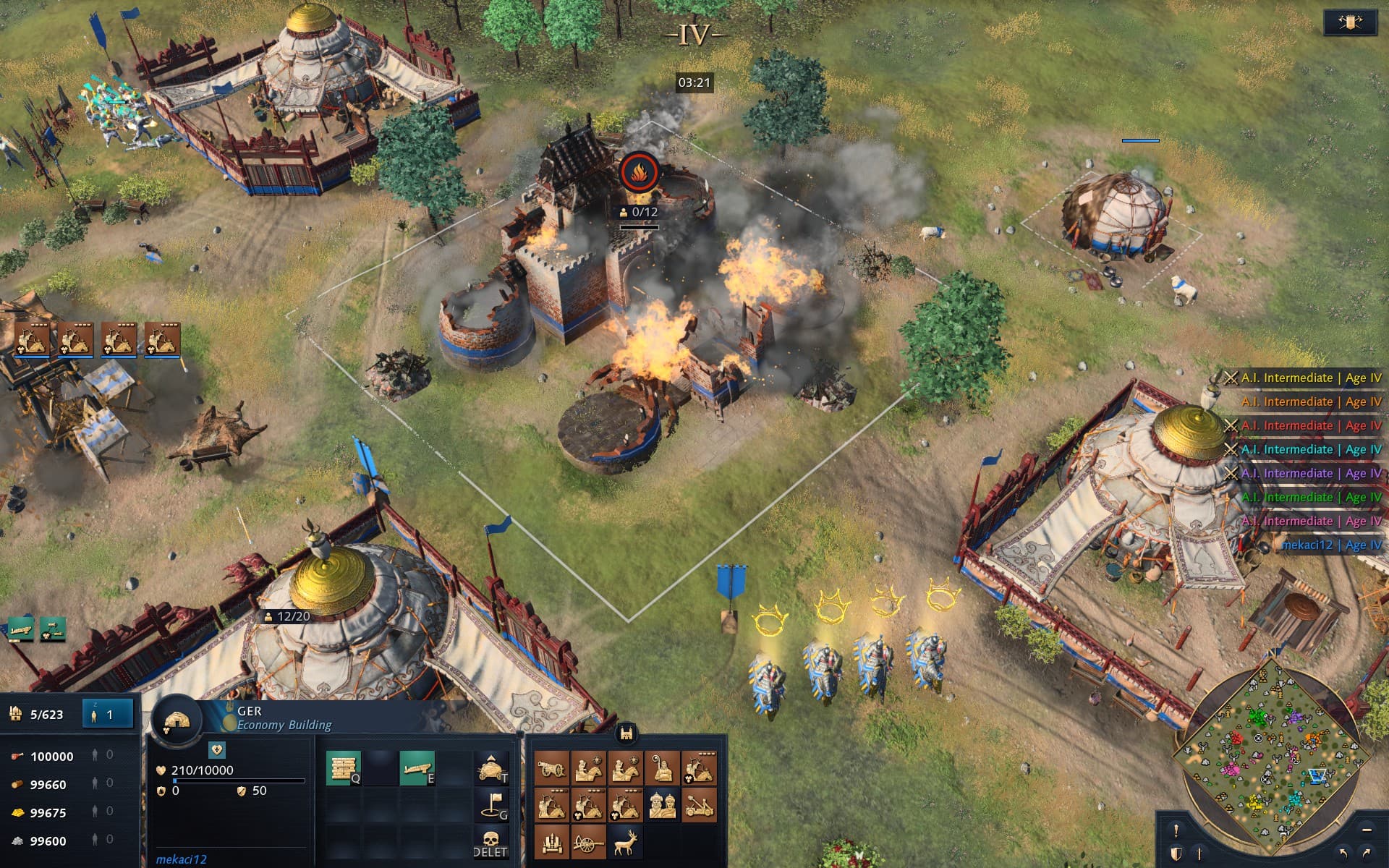Click the wheeled cannon icon in bottom row
The width and height of the screenshot is (1389, 868).
pos(588,843)
